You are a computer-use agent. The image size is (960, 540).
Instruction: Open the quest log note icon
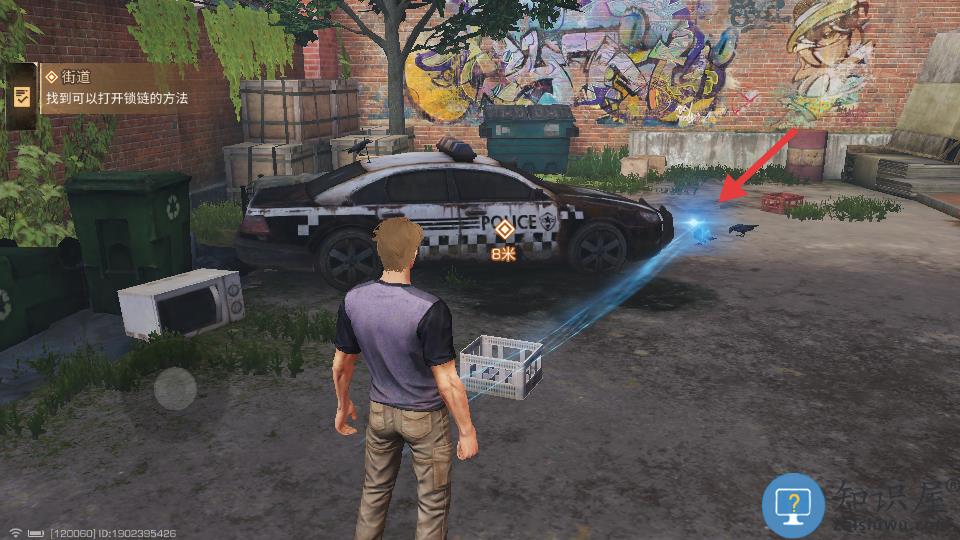click(21, 97)
